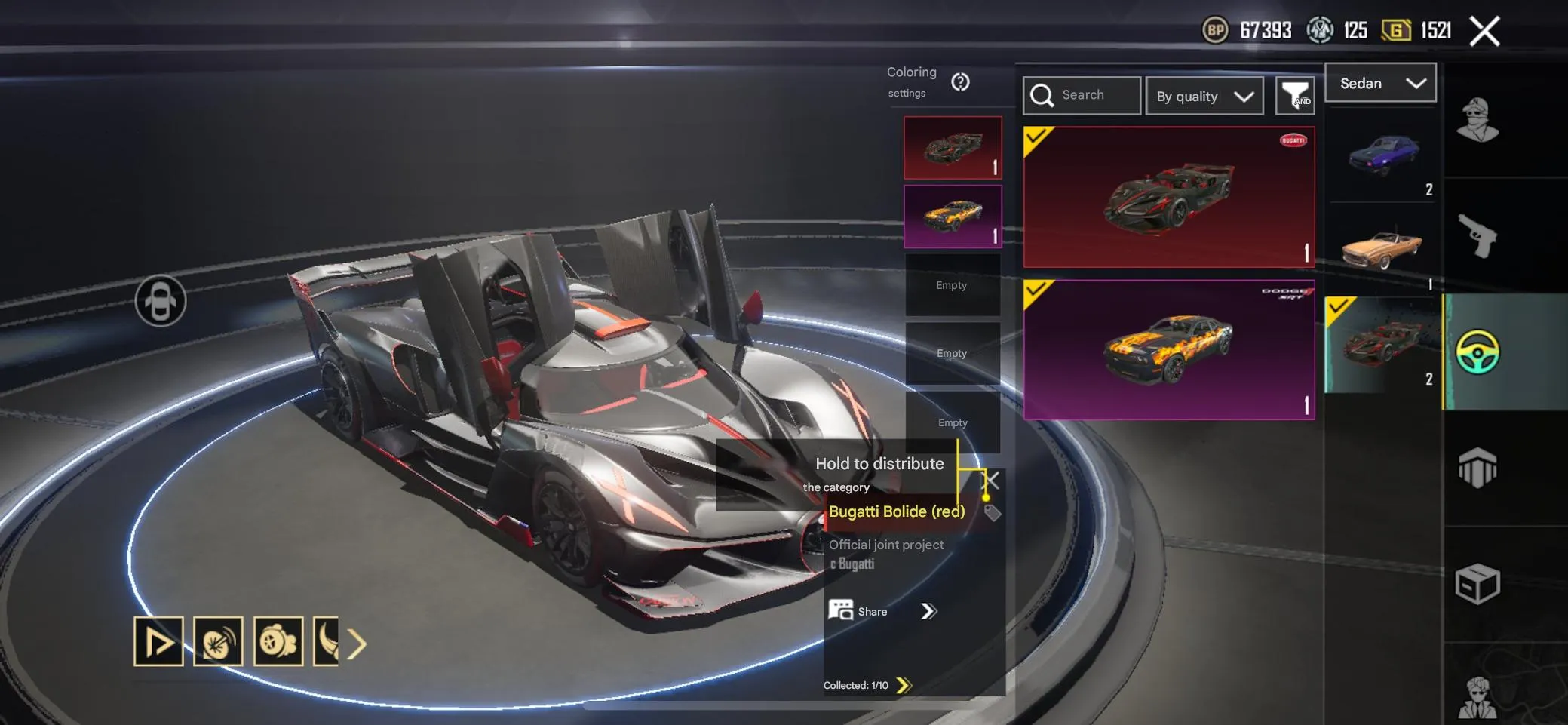Expand more vehicle actions with the chevron
1568x725 pixels.
tap(357, 644)
